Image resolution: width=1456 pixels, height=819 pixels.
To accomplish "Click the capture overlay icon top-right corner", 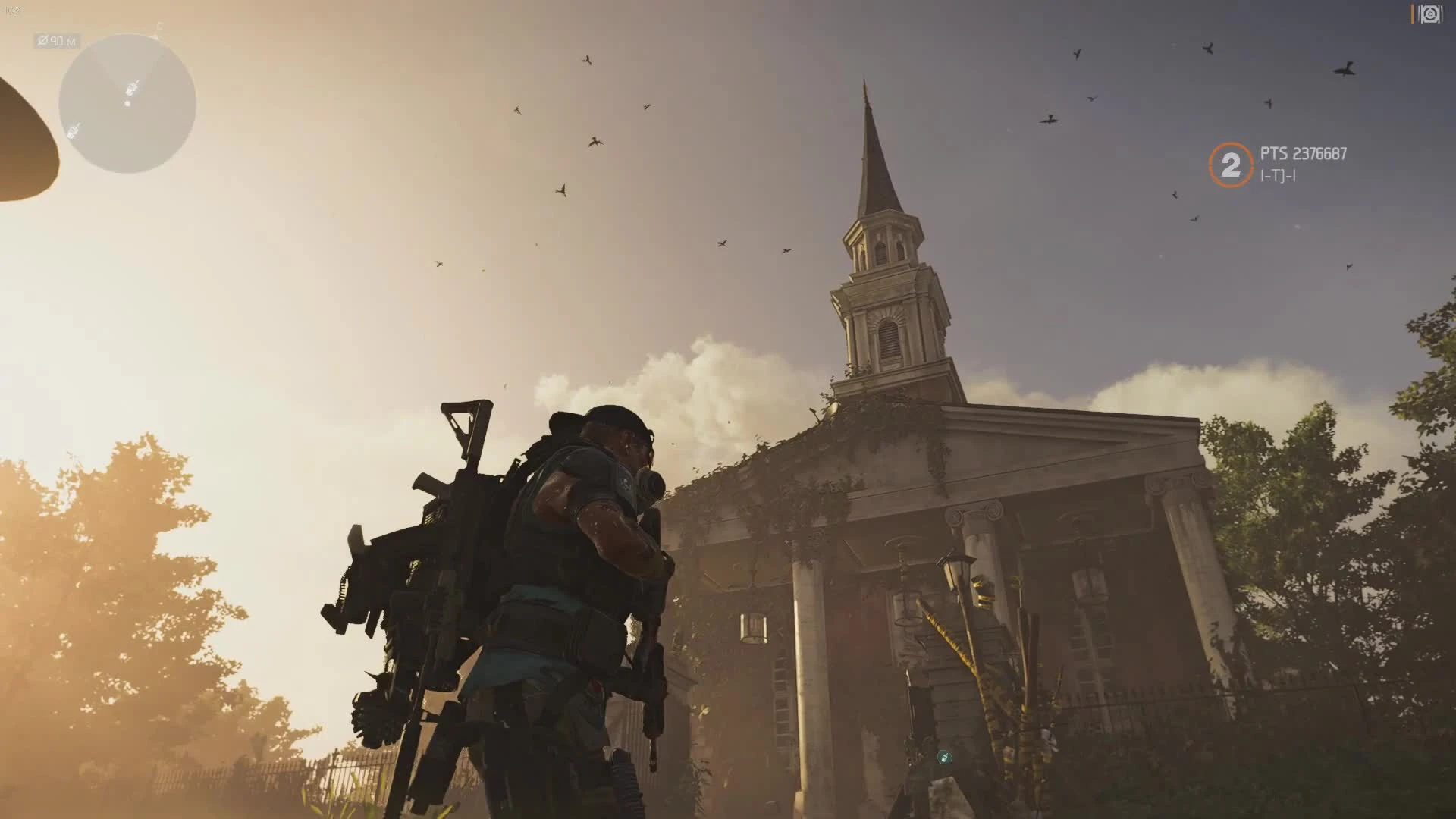I will (1432, 13).
